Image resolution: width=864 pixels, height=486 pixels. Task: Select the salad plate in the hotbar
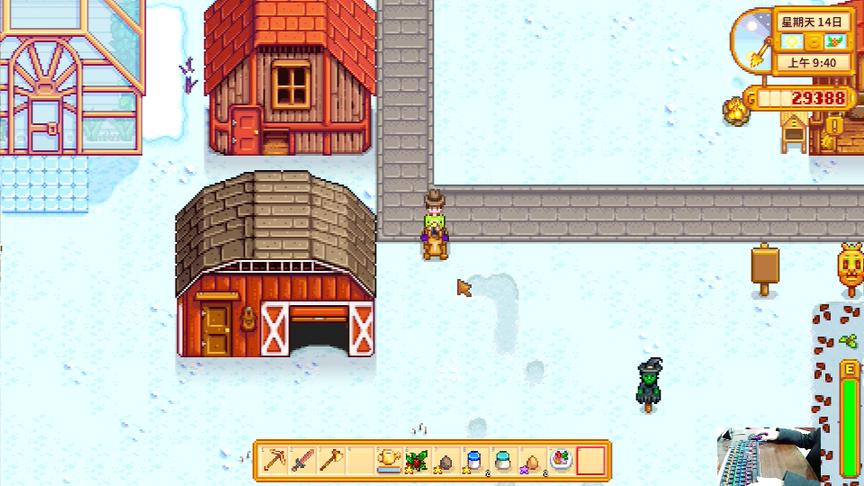click(x=561, y=460)
